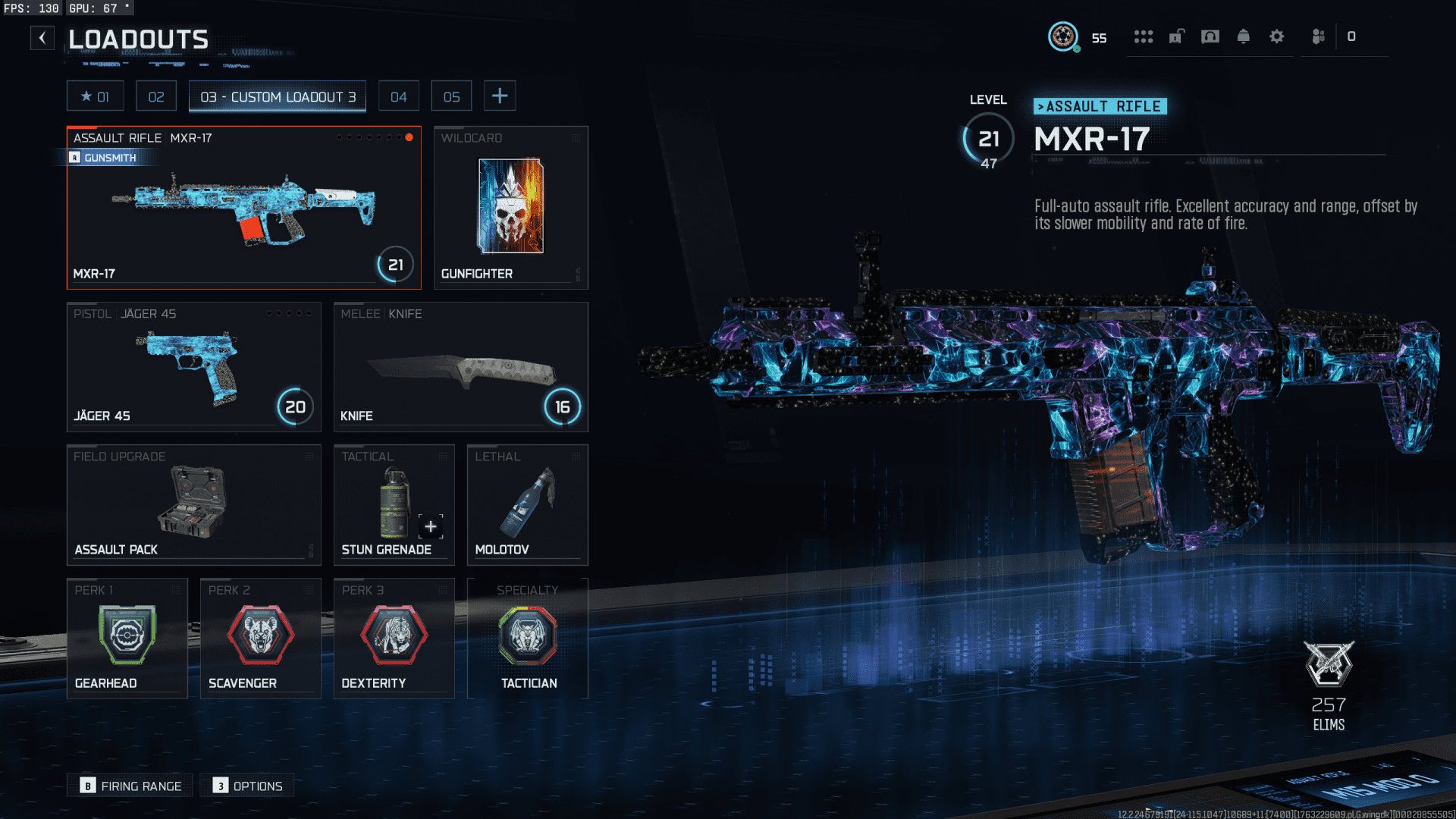Change the Assault Pack field upgrade
This screenshot has height=819, width=1456.
[x=193, y=504]
